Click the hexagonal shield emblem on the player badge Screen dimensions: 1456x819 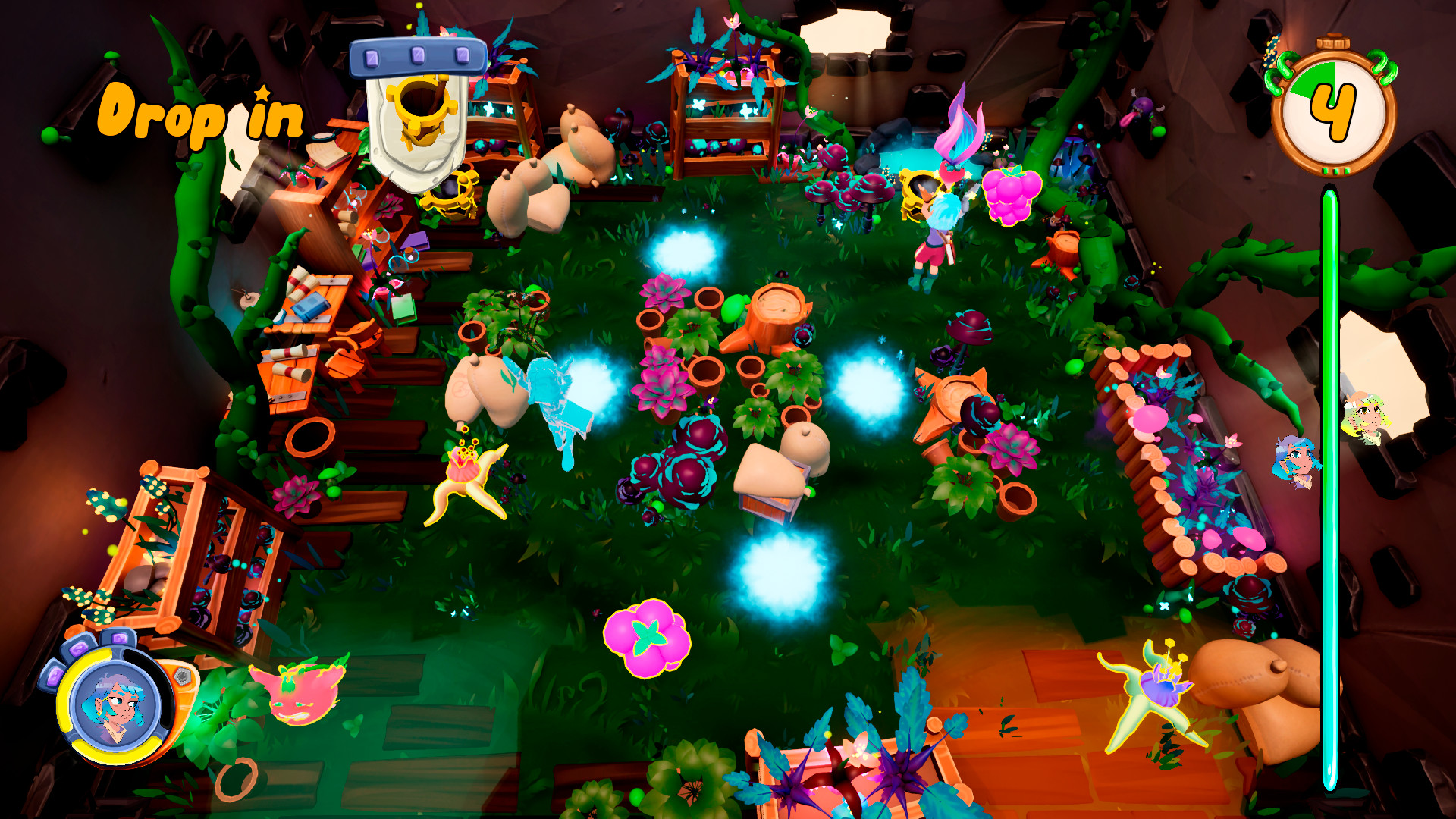point(183,675)
